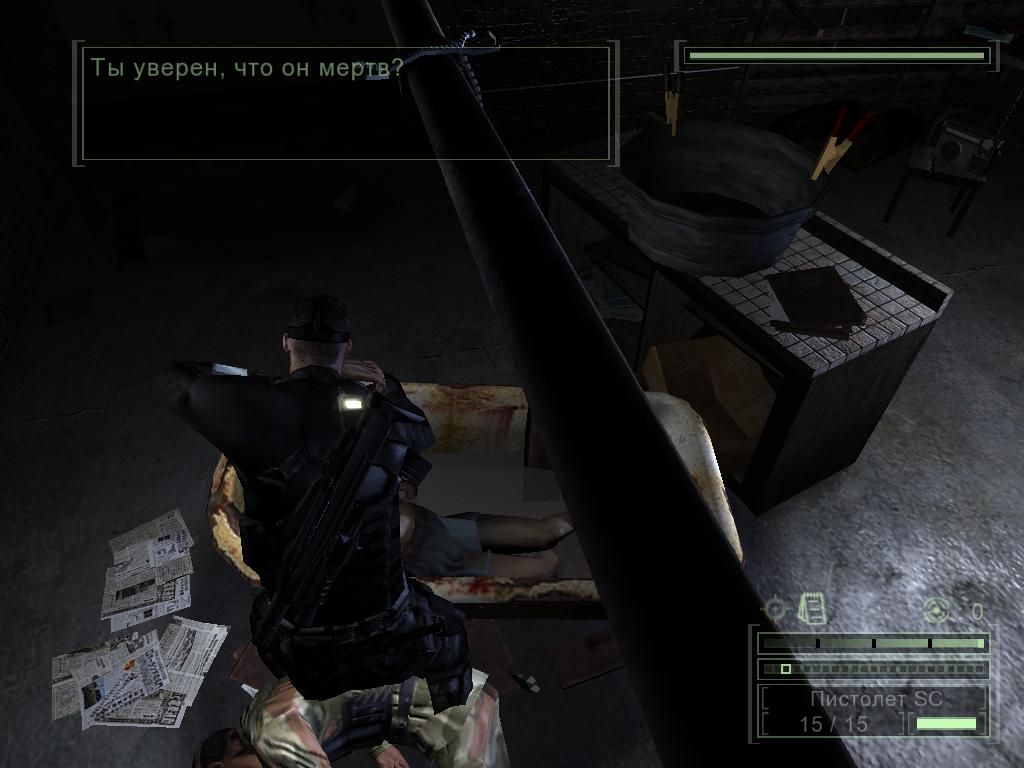Open the notepad objectives icon
This screenshot has width=1024, height=768.
tap(811, 607)
